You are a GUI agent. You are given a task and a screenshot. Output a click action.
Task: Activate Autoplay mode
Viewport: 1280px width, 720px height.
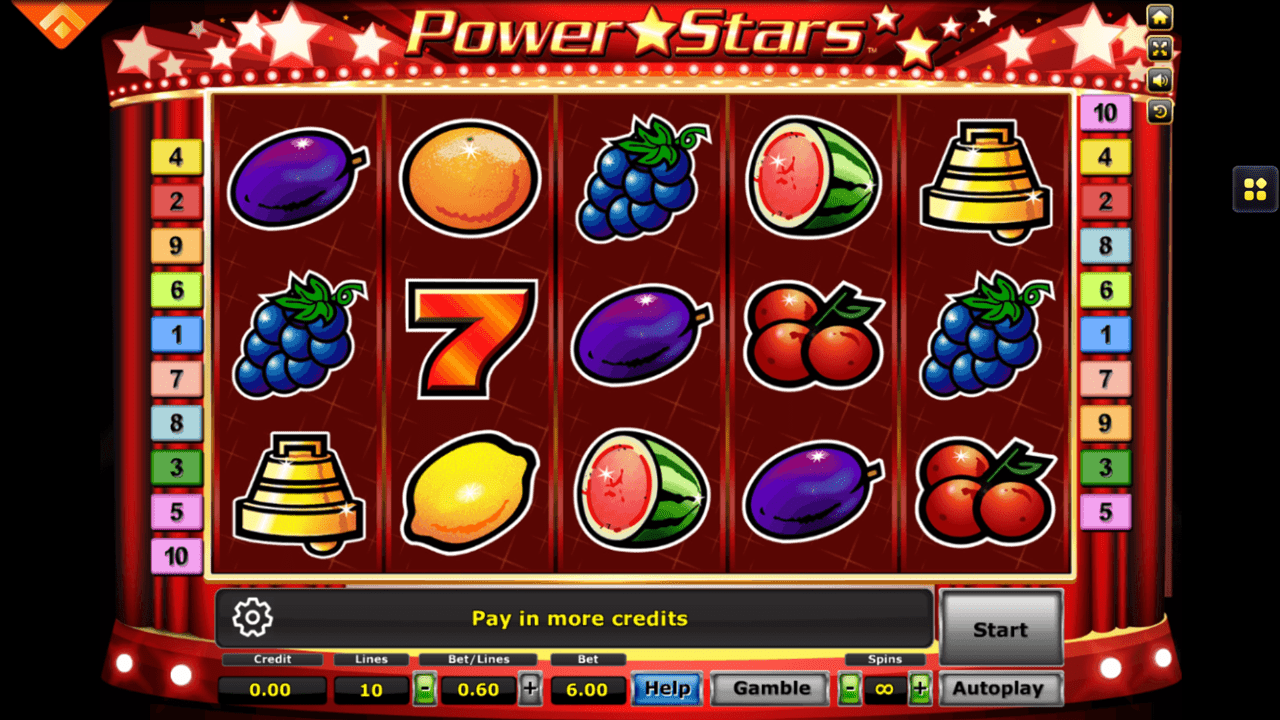click(1000, 688)
